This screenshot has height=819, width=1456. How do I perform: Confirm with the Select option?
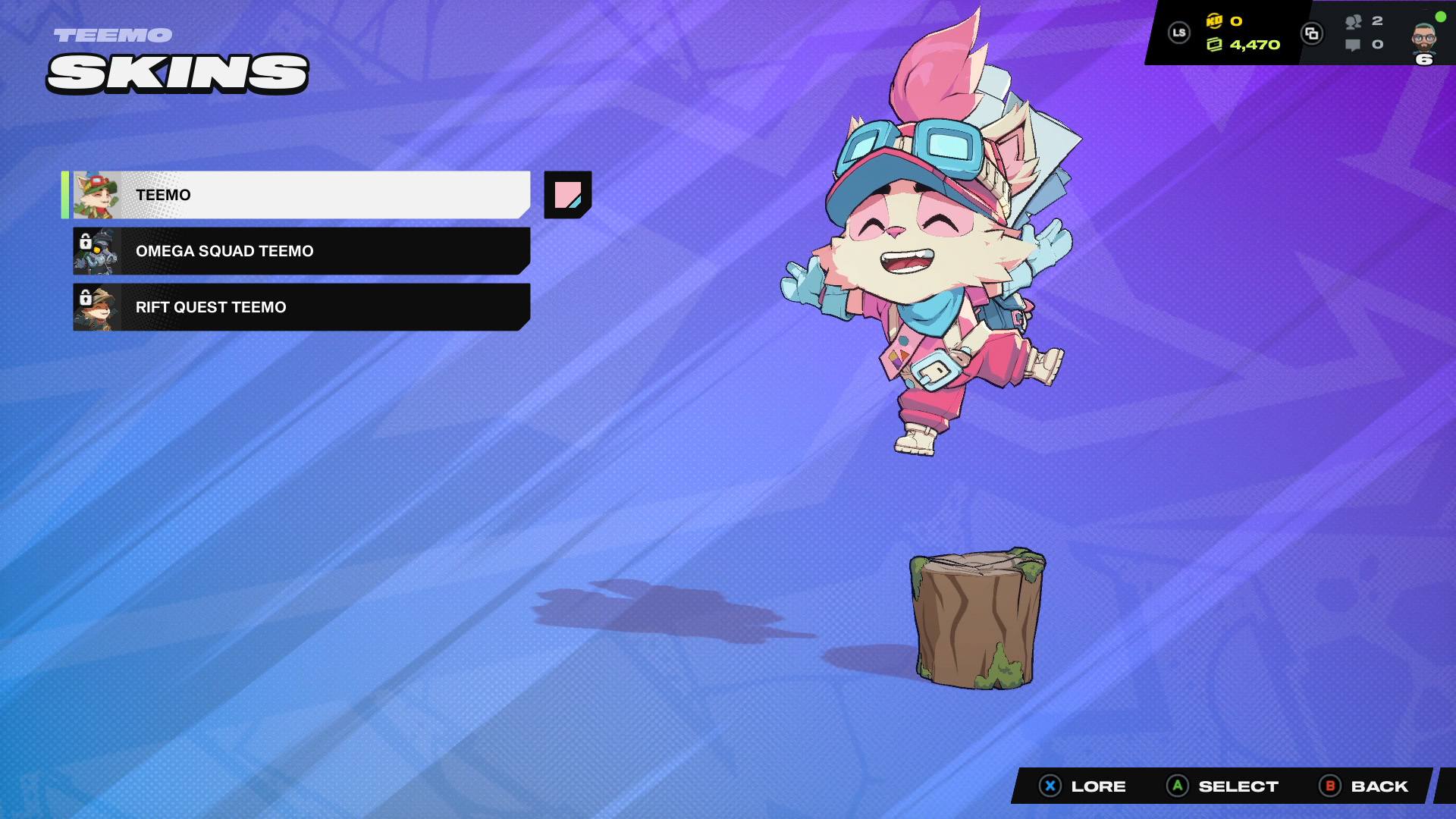(1222, 786)
